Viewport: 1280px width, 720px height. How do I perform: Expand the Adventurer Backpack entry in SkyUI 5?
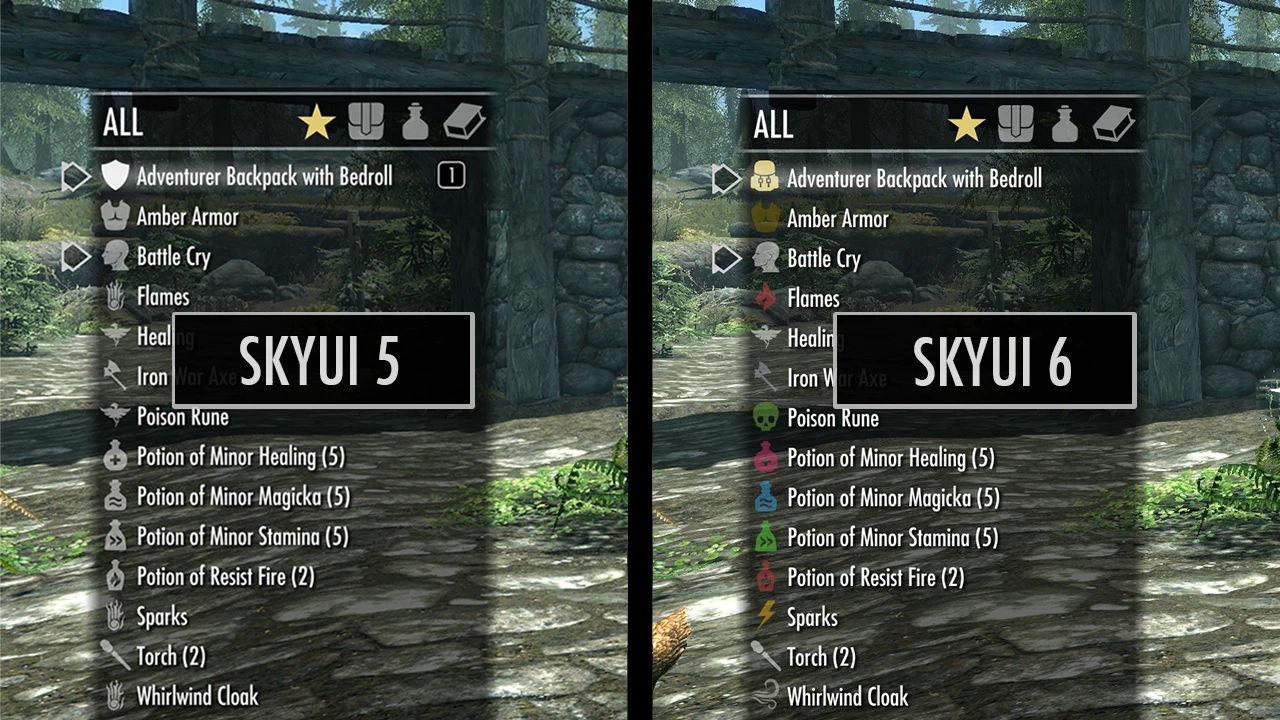pos(76,177)
